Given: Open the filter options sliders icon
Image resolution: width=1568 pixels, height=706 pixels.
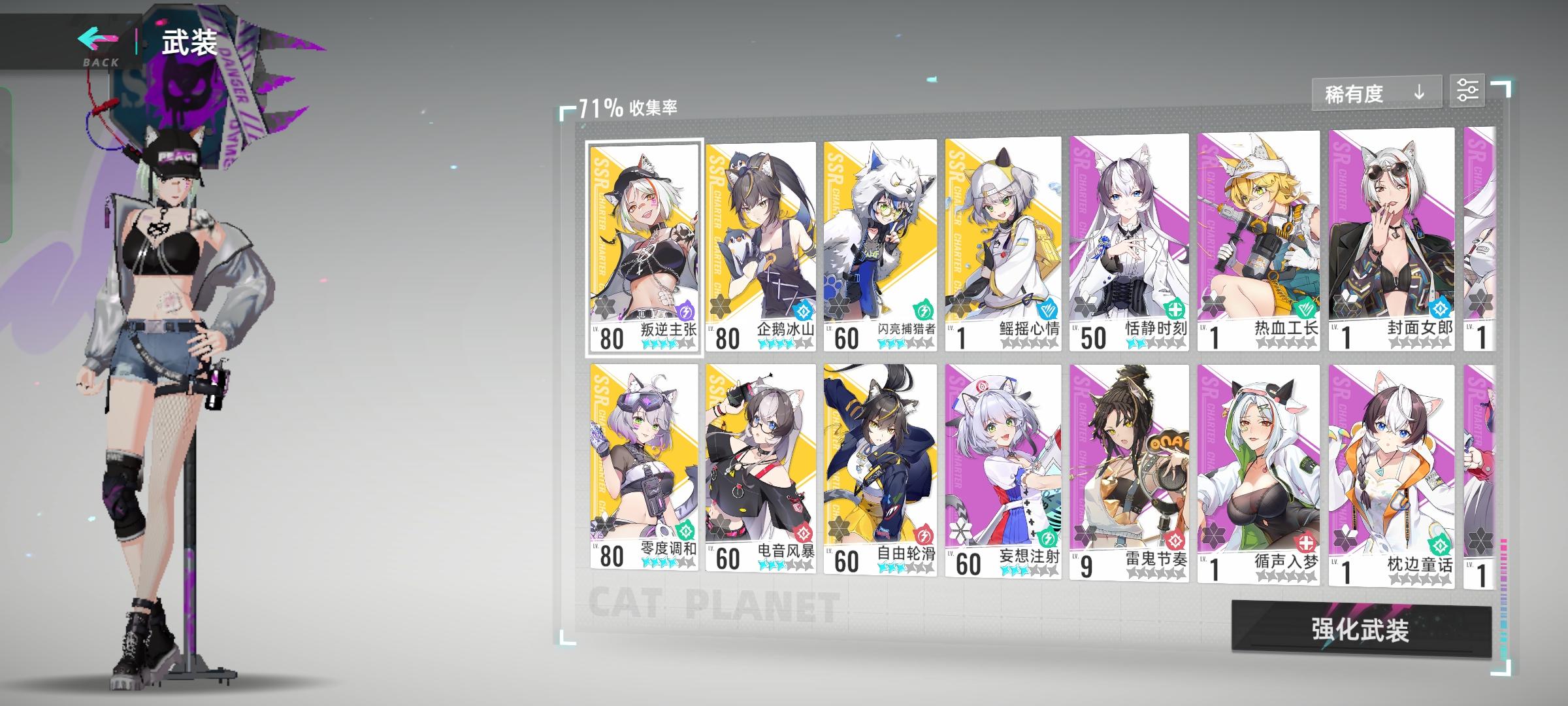Looking at the screenshot, I should point(1469,90).
